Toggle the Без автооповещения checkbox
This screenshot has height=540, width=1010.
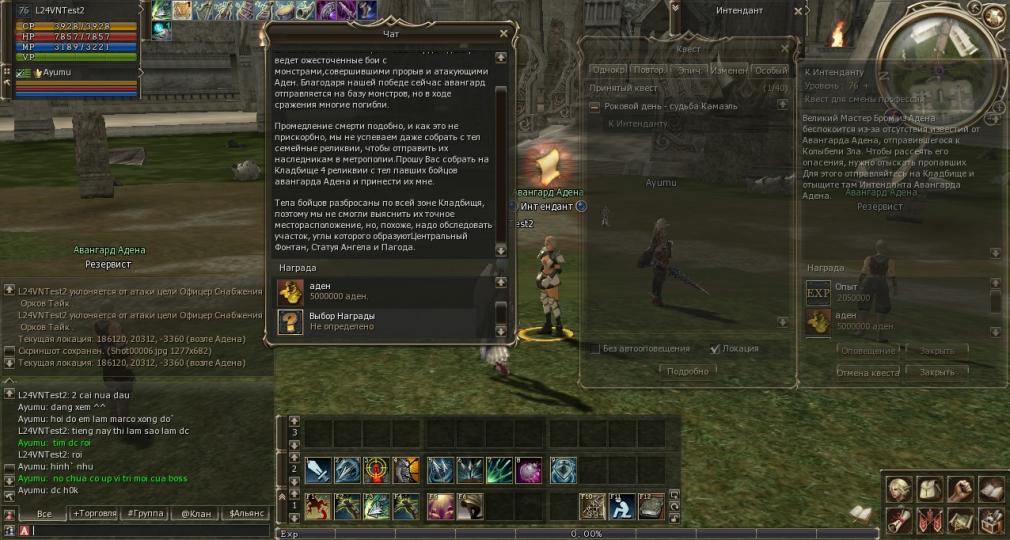pos(595,349)
